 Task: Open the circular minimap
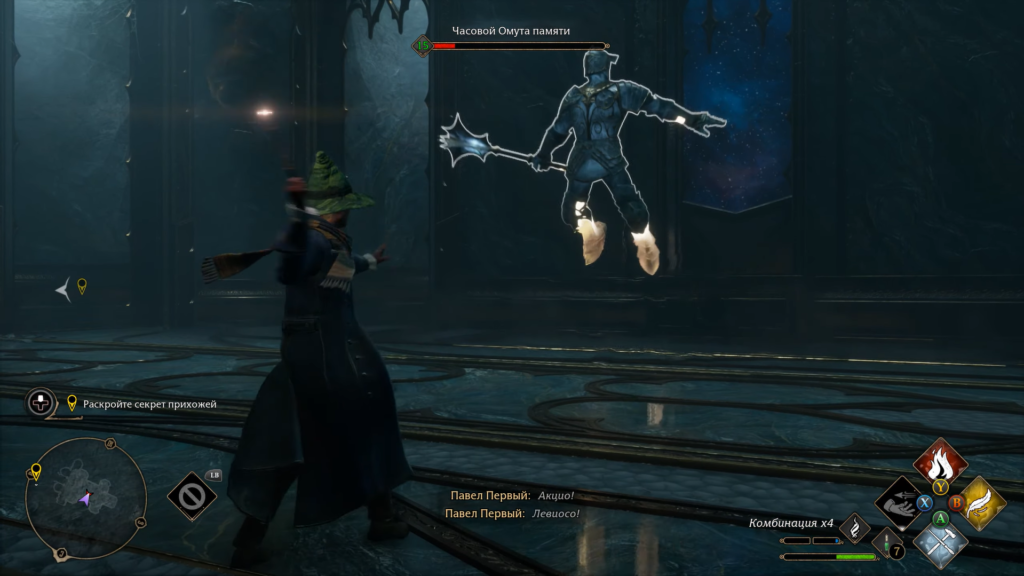[x=86, y=497]
